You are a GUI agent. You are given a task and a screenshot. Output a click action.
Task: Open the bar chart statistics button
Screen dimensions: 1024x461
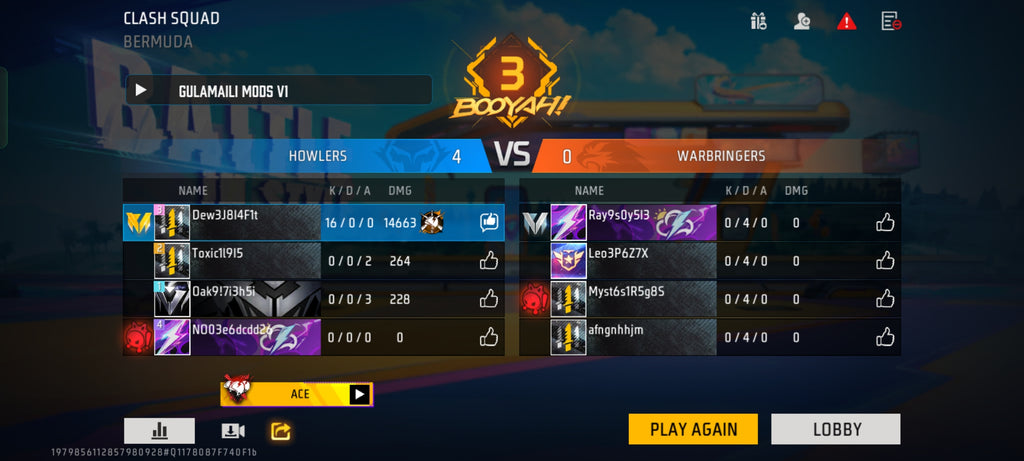159,431
